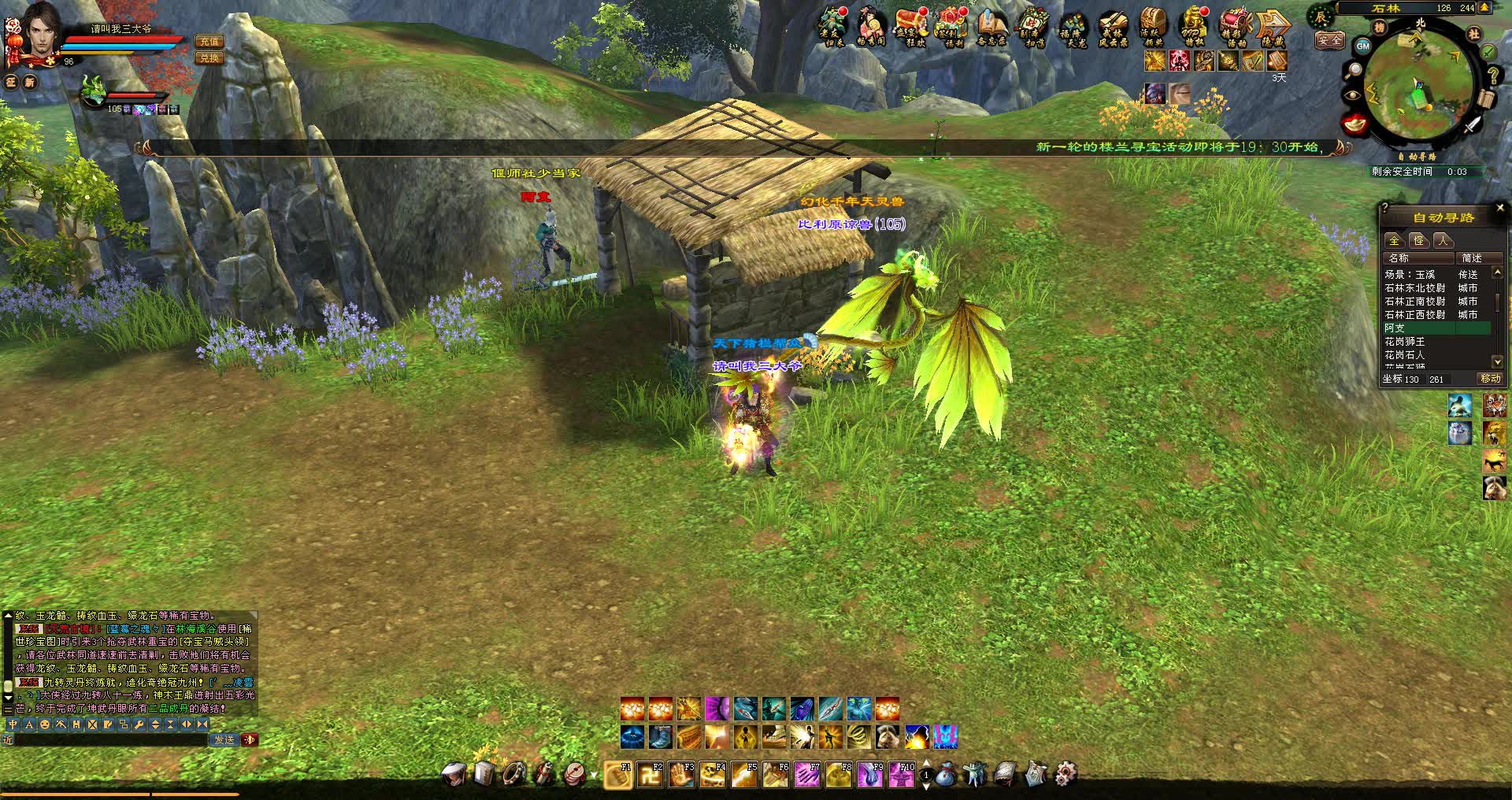This screenshot has height=800, width=1512.
Task: Switch to the 怪 monster tab
Action: (x=1418, y=240)
